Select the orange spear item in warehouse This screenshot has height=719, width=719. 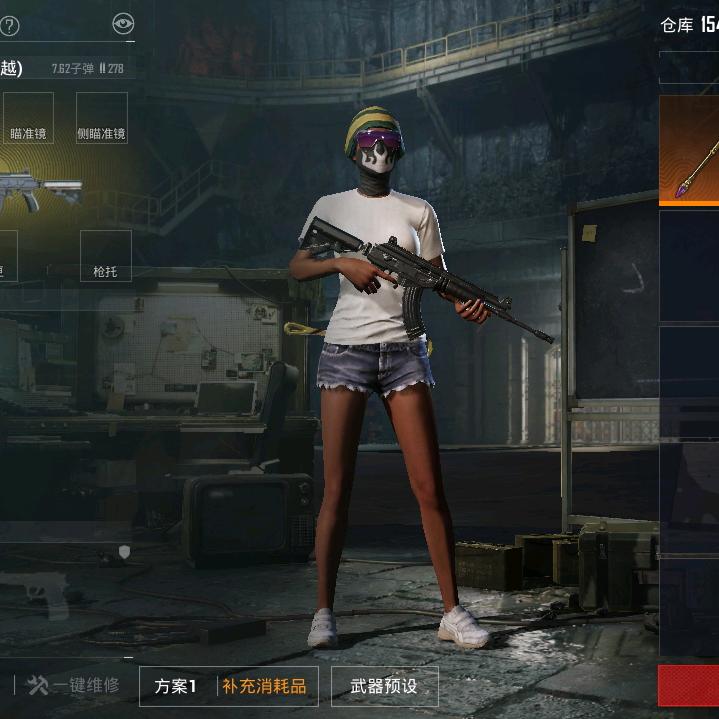(691, 150)
